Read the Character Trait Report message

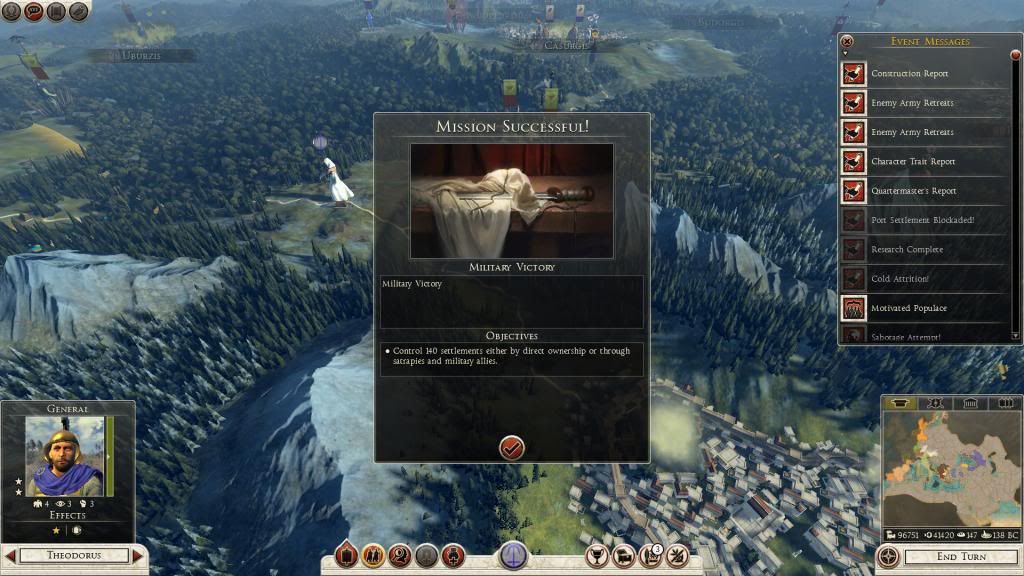tap(912, 162)
